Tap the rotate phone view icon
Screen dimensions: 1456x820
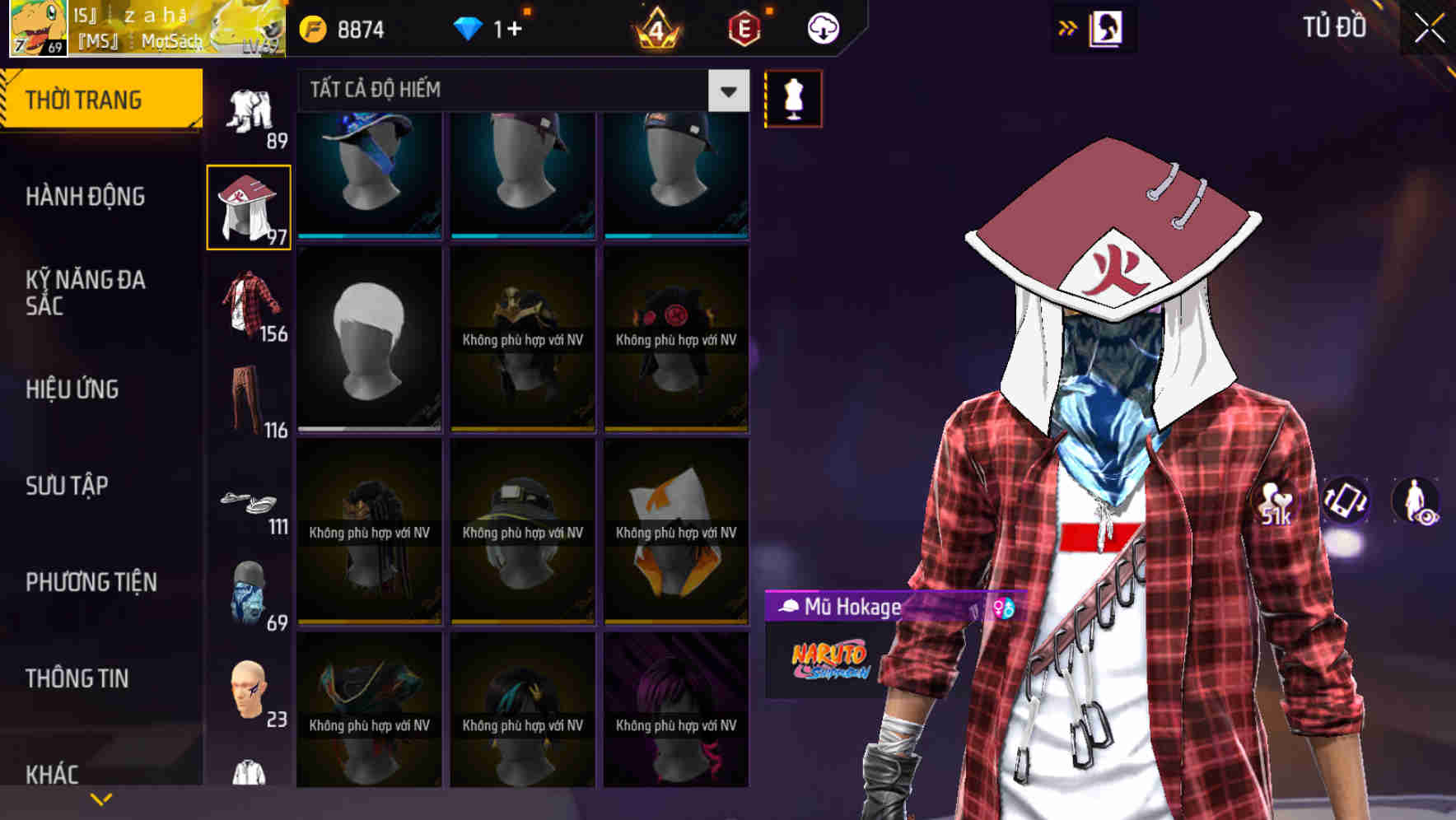pos(1346,502)
